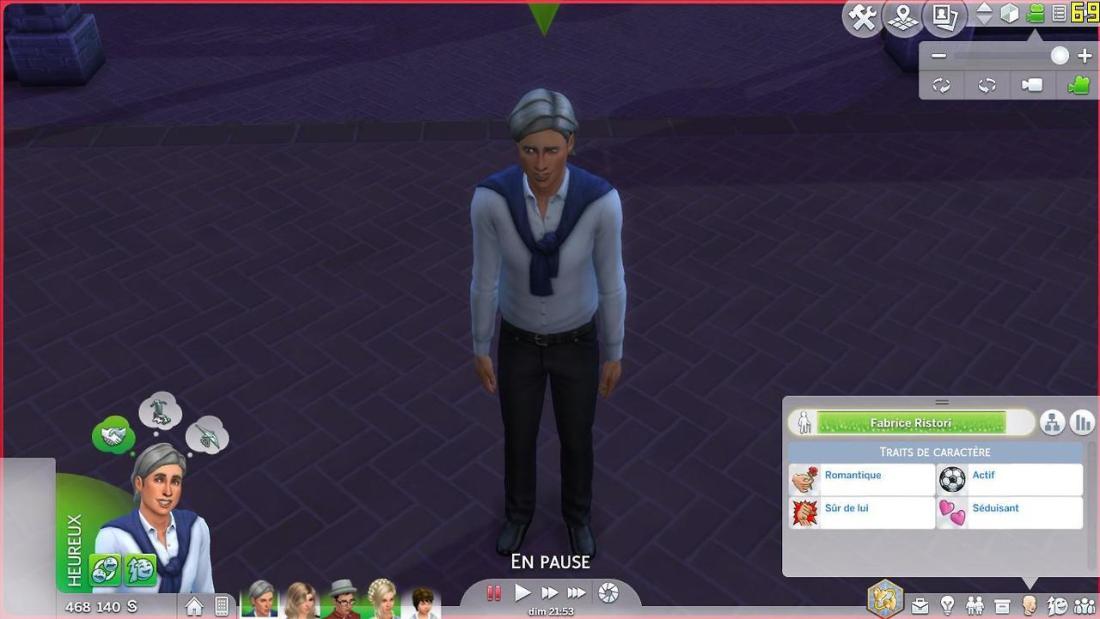1100x619 pixels.
Task: Open the career briefcase panel
Action: tap(919, 606)
